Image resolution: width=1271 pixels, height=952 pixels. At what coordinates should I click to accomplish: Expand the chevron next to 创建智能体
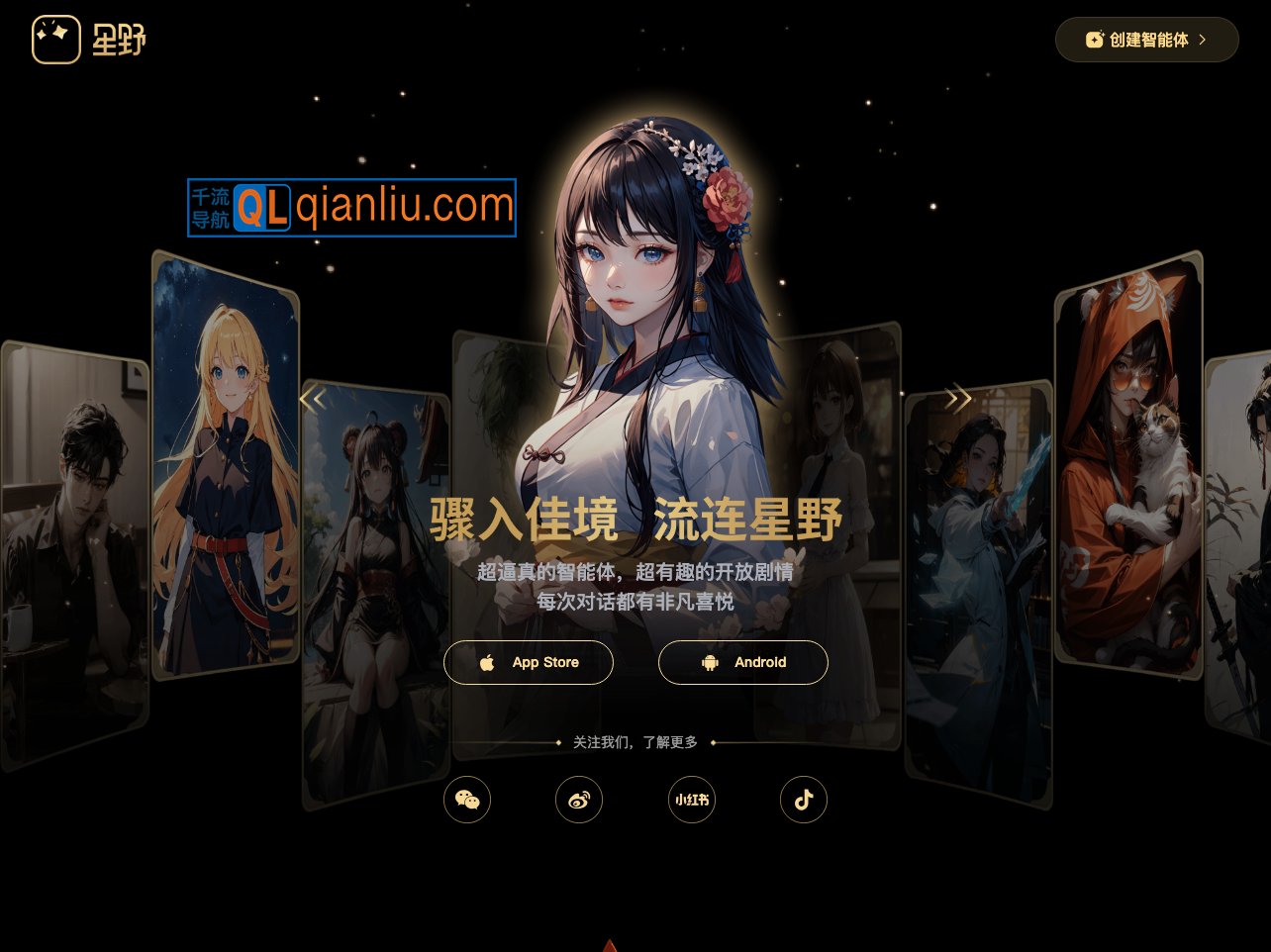pos(1201,40)
